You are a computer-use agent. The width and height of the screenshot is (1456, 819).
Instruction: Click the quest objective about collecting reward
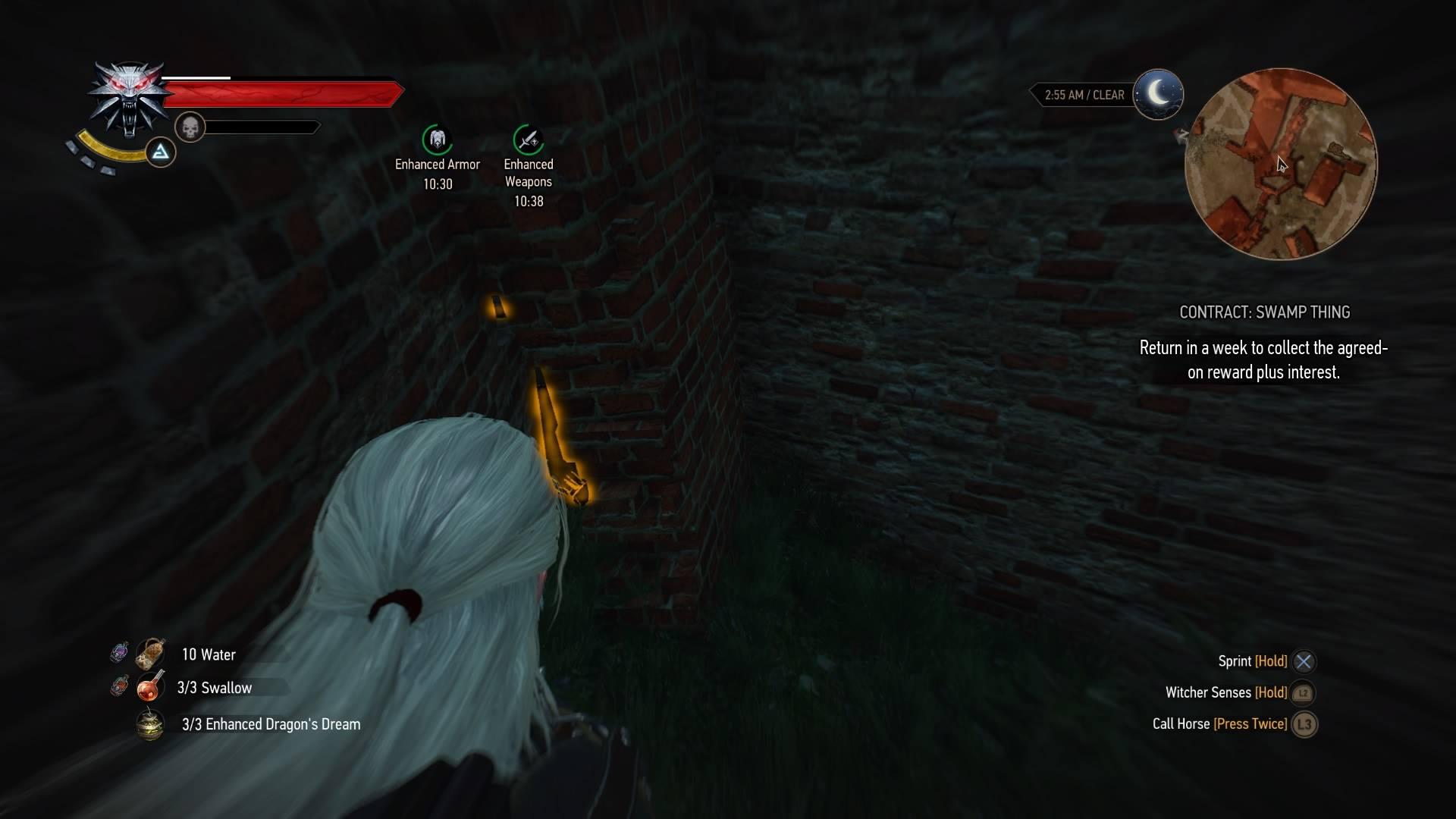(x=1263, y=360)
